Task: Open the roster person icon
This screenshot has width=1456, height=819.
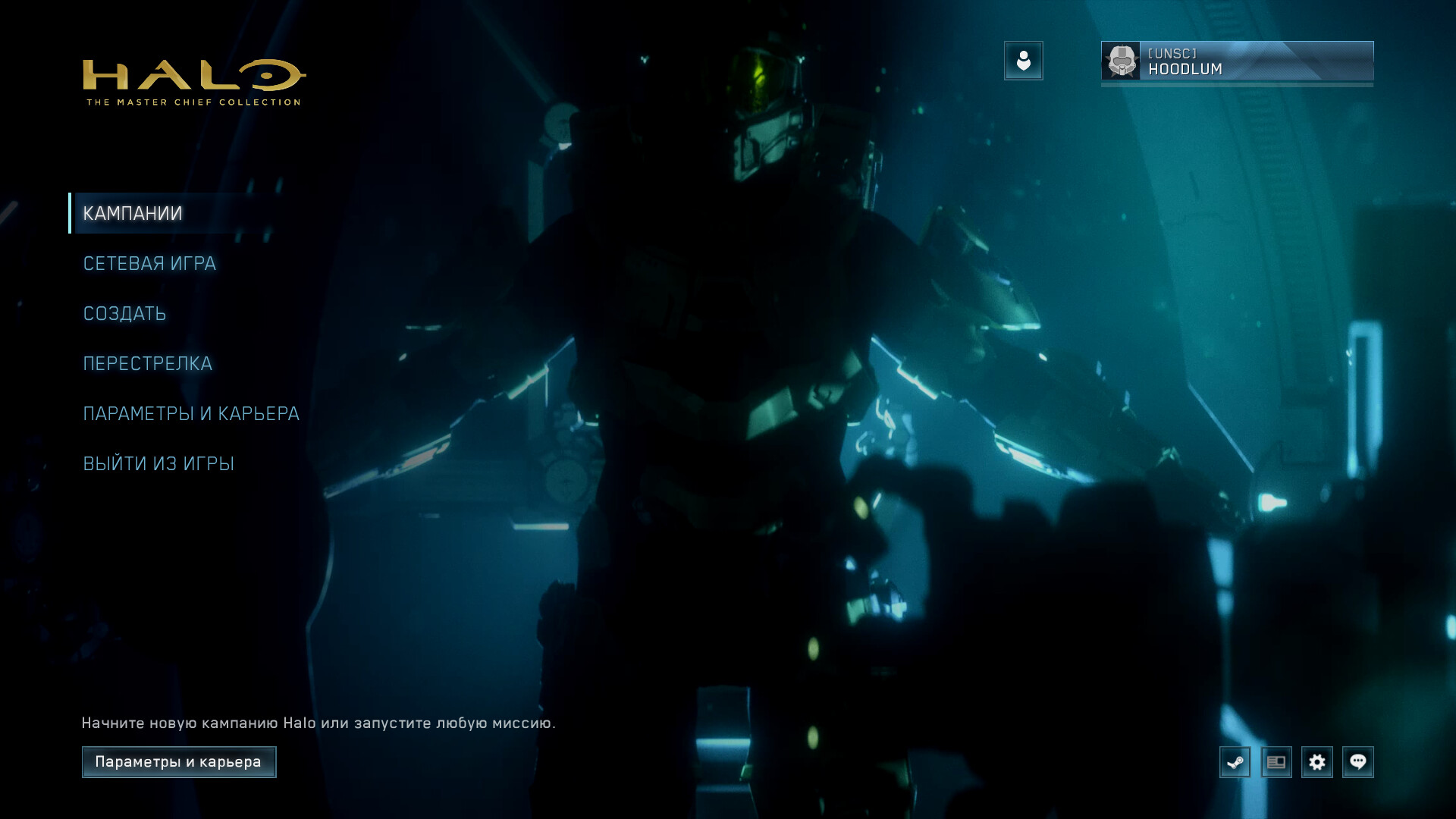Action: pos(1024,61)
